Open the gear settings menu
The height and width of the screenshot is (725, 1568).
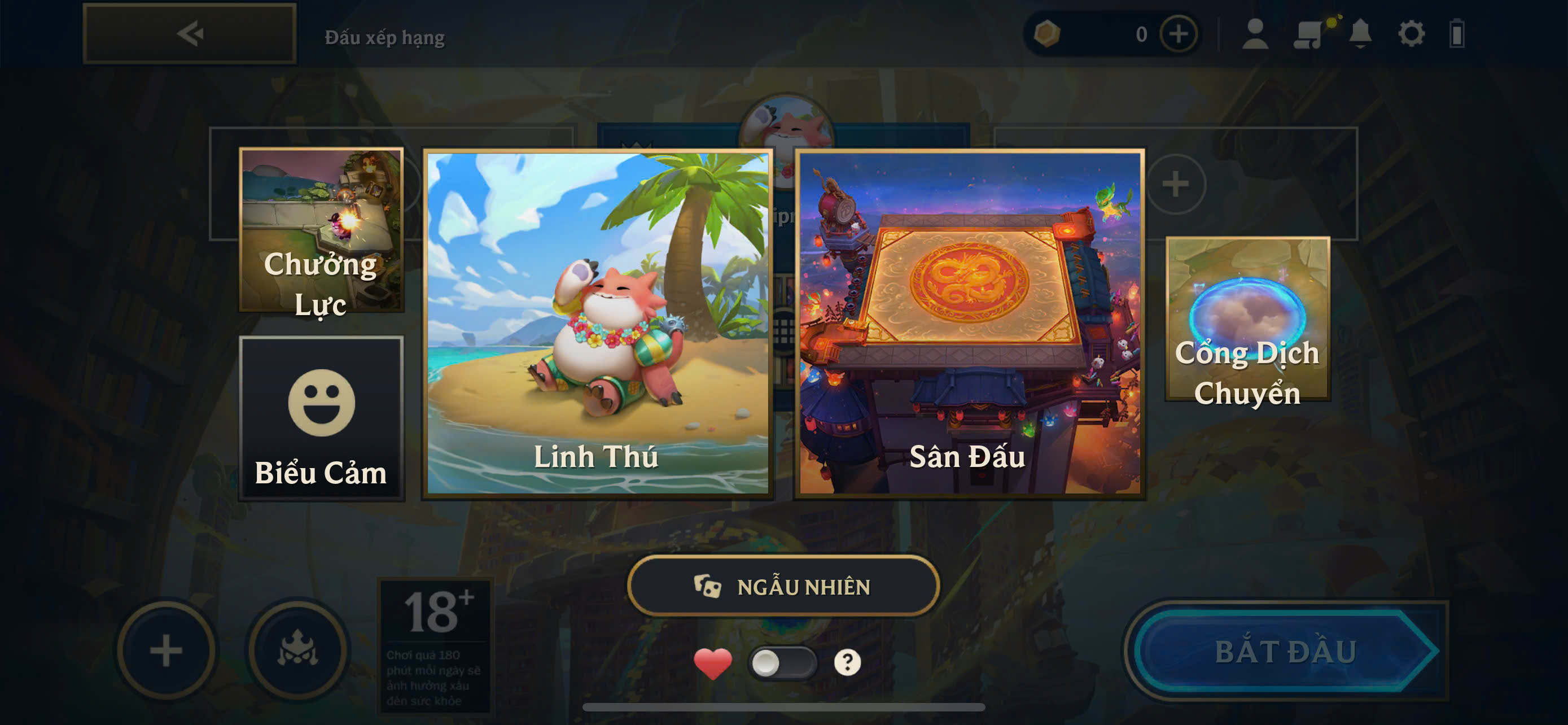click(1411, 34)
